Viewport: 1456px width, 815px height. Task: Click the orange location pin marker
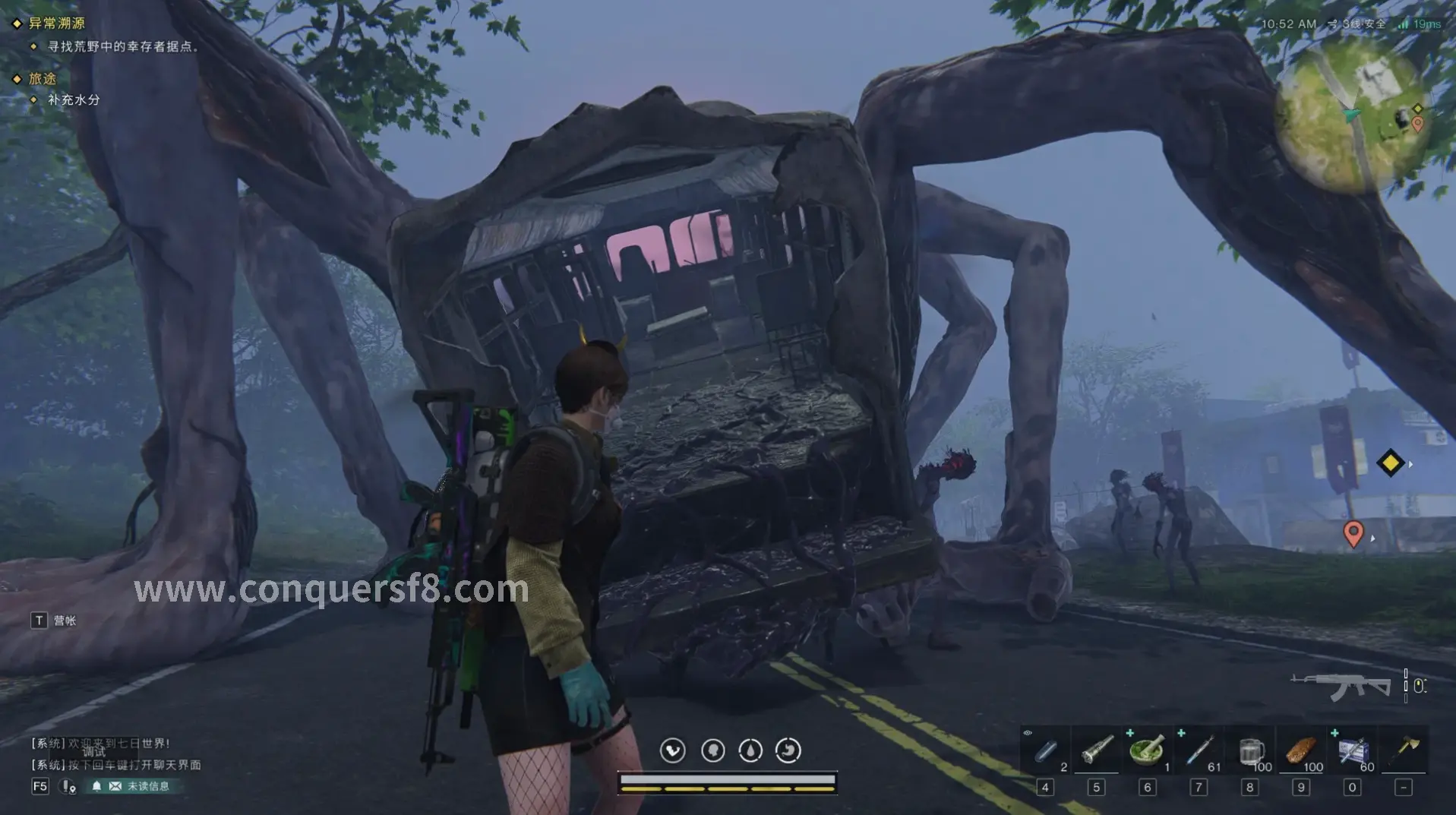click(x=1353, y=532)
